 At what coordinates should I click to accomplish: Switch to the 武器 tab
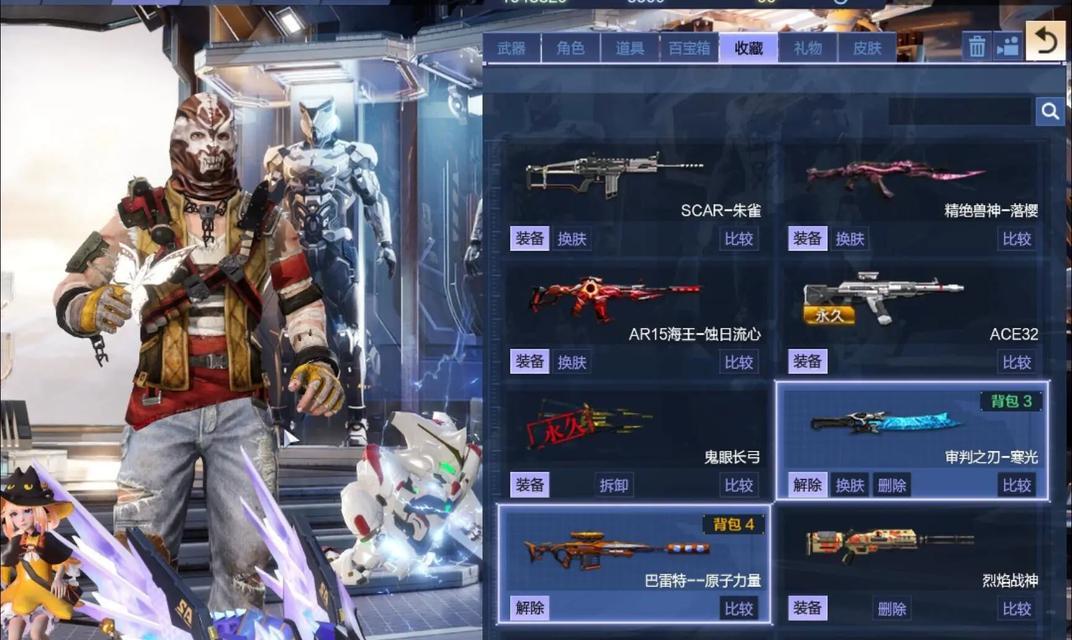(x=511, y=48)
